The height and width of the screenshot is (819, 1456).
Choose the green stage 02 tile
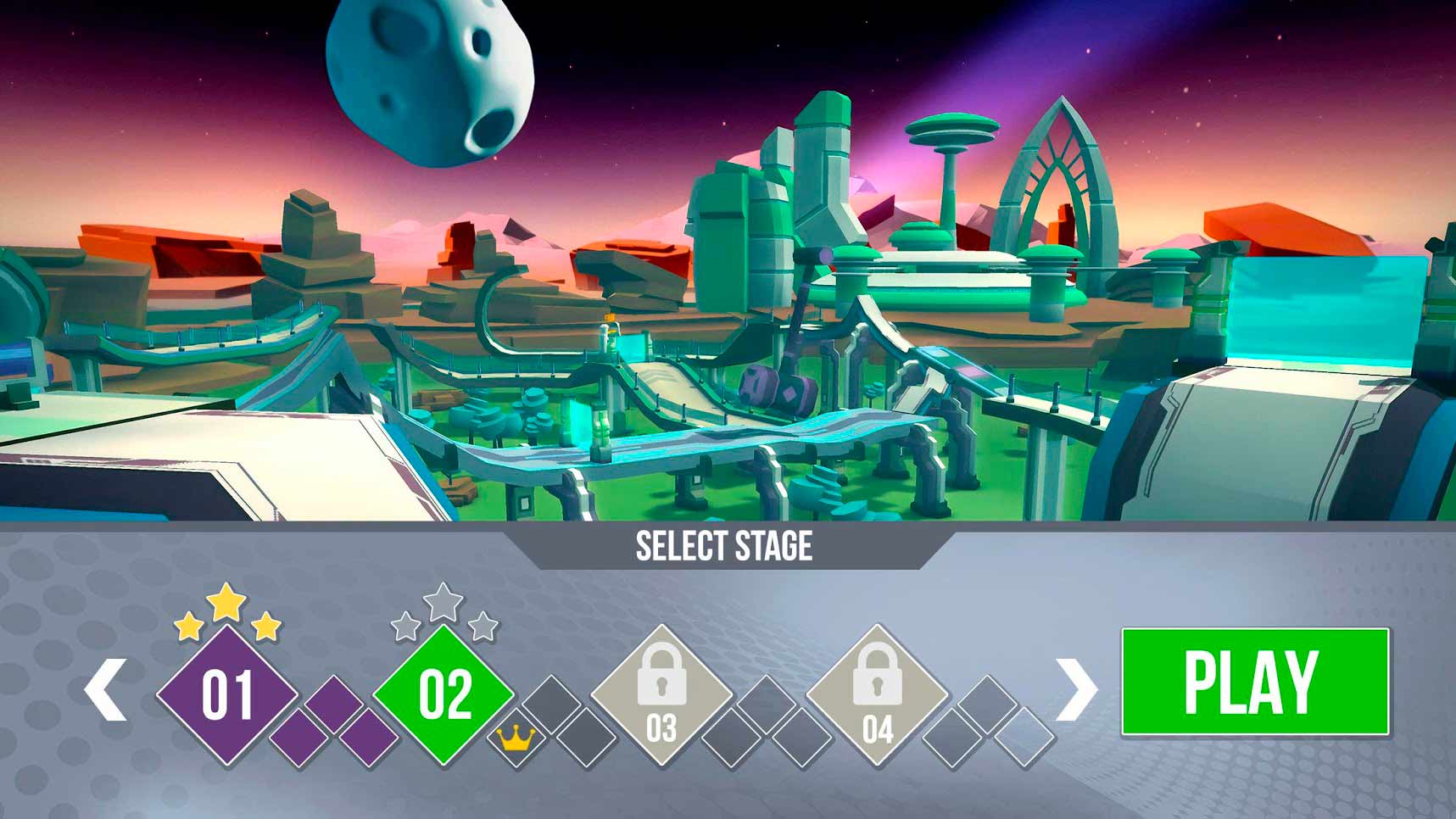tap(444, 694)
